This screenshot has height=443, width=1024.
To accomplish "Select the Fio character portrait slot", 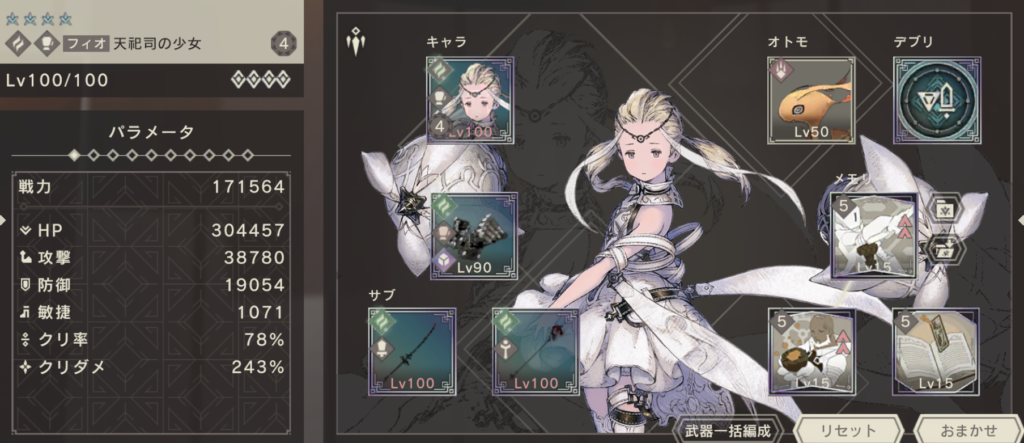I will pyautogui.click(x=465, y=99).
